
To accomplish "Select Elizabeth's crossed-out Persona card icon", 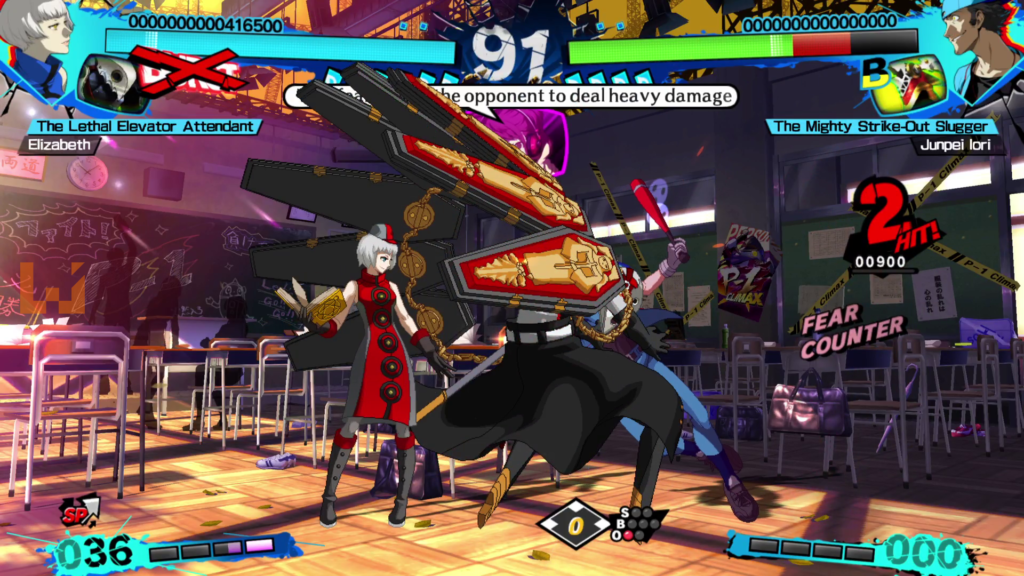I will click(112, 82).
